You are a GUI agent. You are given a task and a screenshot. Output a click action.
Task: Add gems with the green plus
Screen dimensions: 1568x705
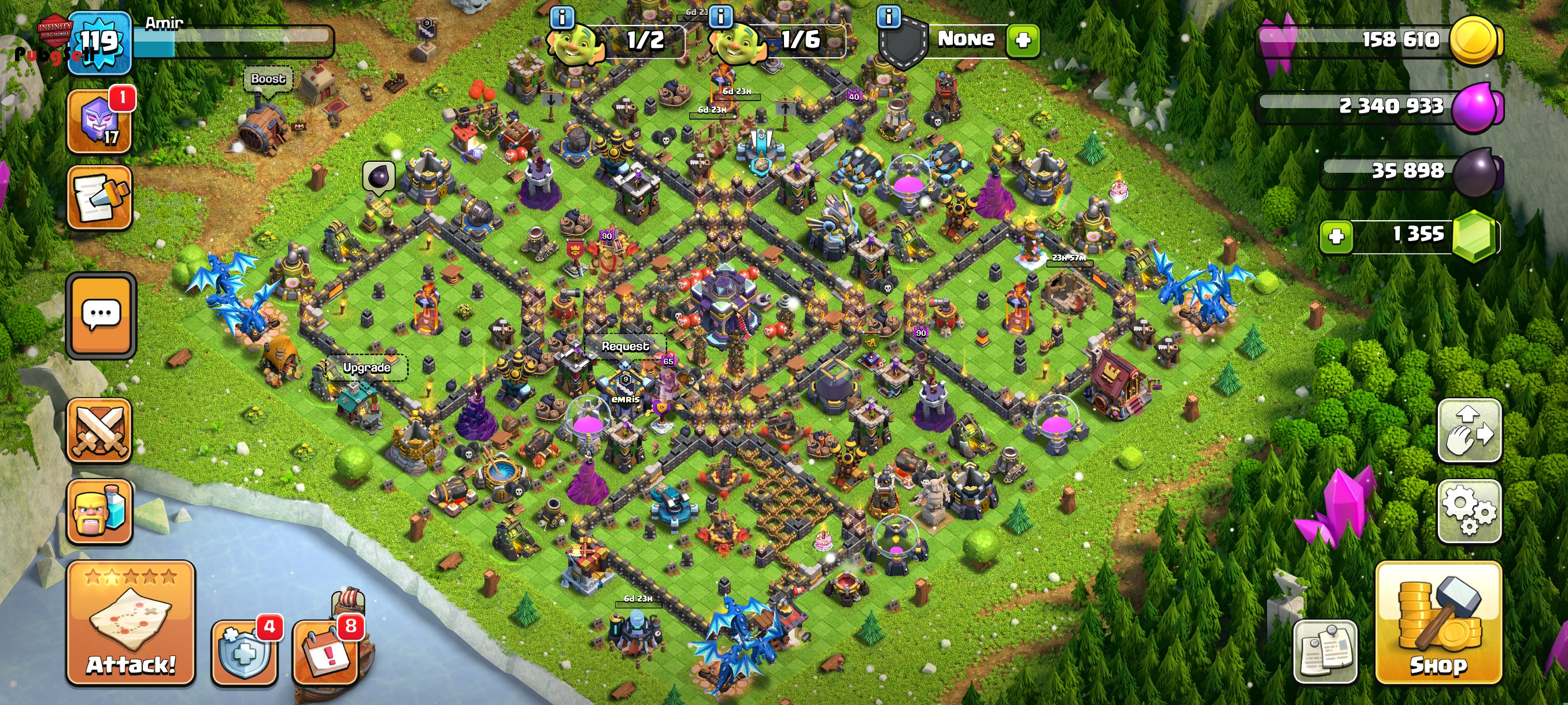click(1337, 236)
